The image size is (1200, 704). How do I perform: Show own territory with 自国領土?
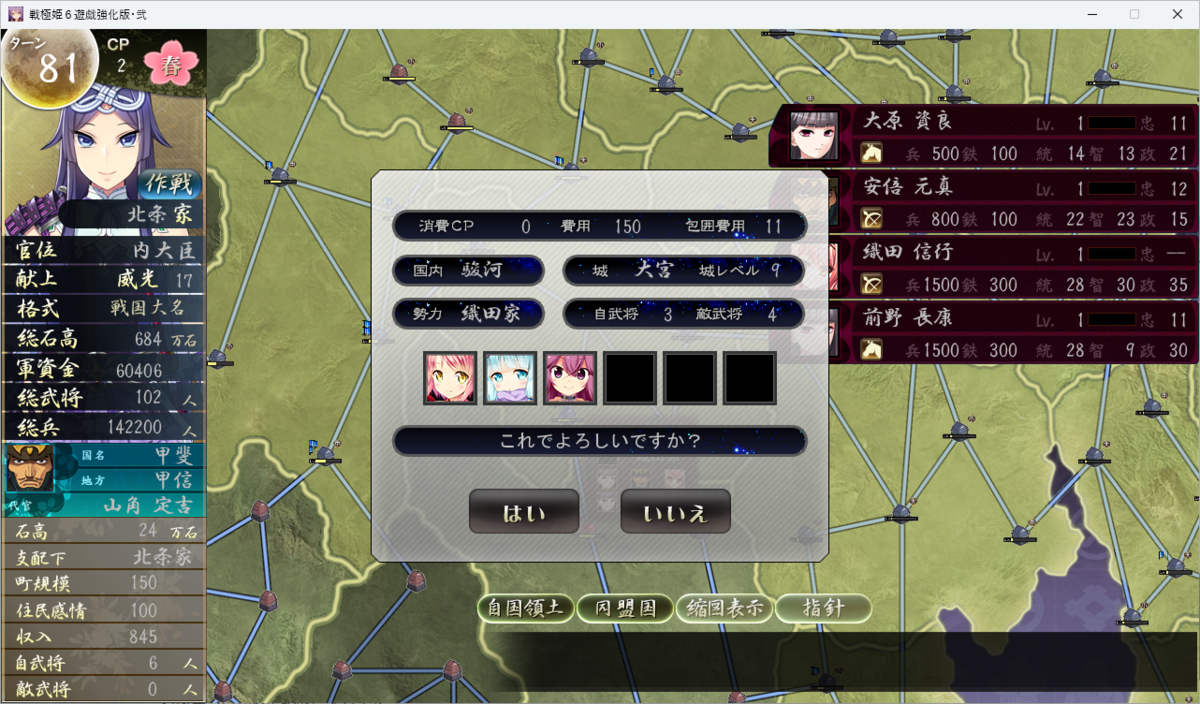(526, 608)
